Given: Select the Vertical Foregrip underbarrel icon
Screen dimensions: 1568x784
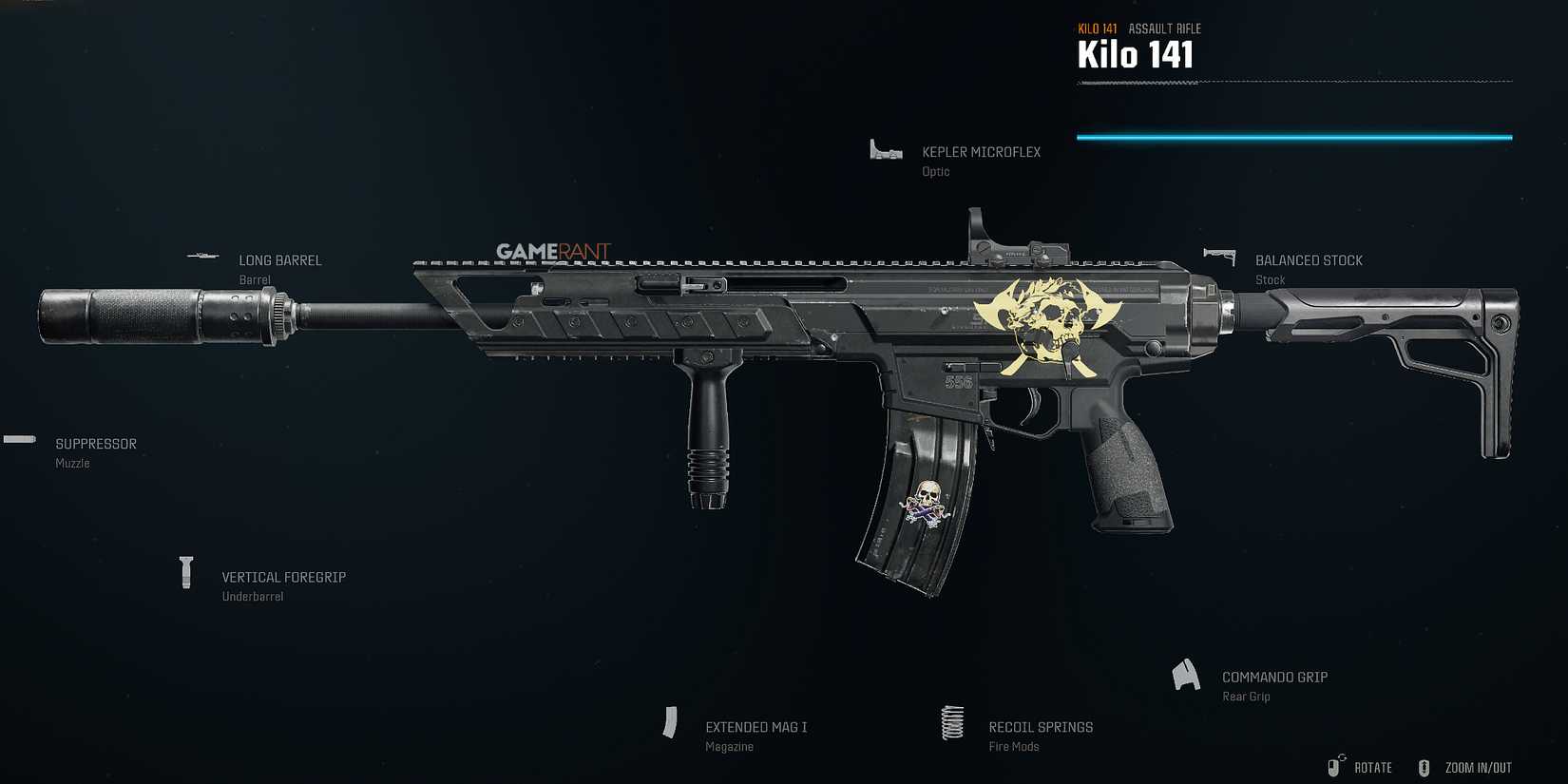Looking at the screenshot, I should coord(186,573).
